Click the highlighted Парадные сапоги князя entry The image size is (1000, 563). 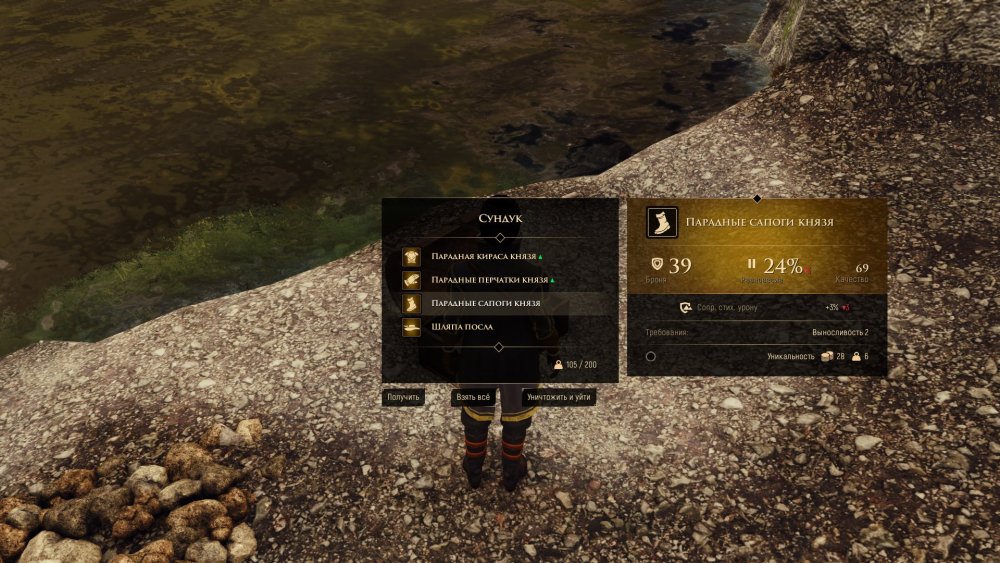tap(486, 303)
